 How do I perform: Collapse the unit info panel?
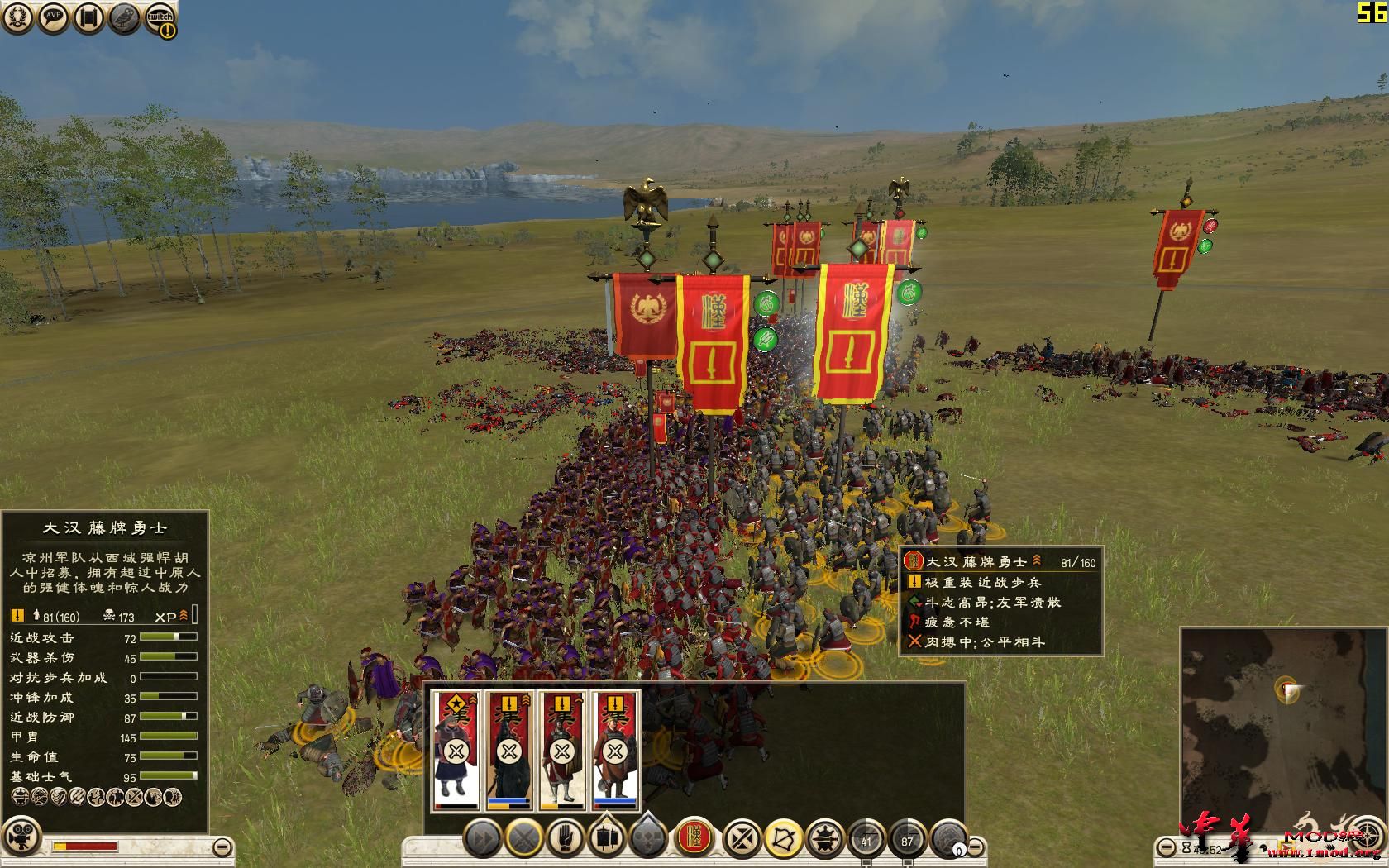click(x=221, y=847)
